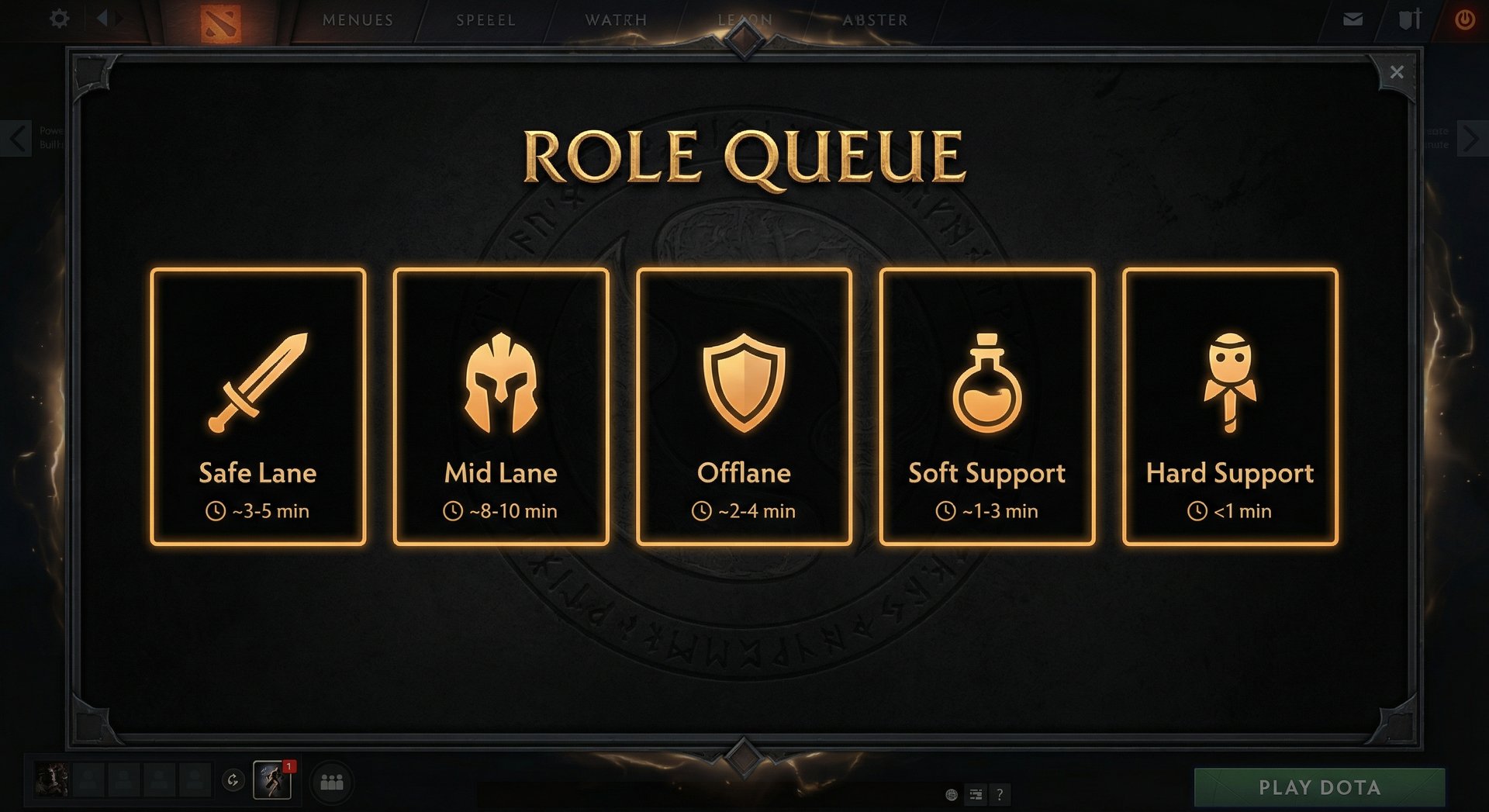Screen dimensions: 1489x812
Task: Open the party/friends icon at the bottom
Action: coord(332,783)
